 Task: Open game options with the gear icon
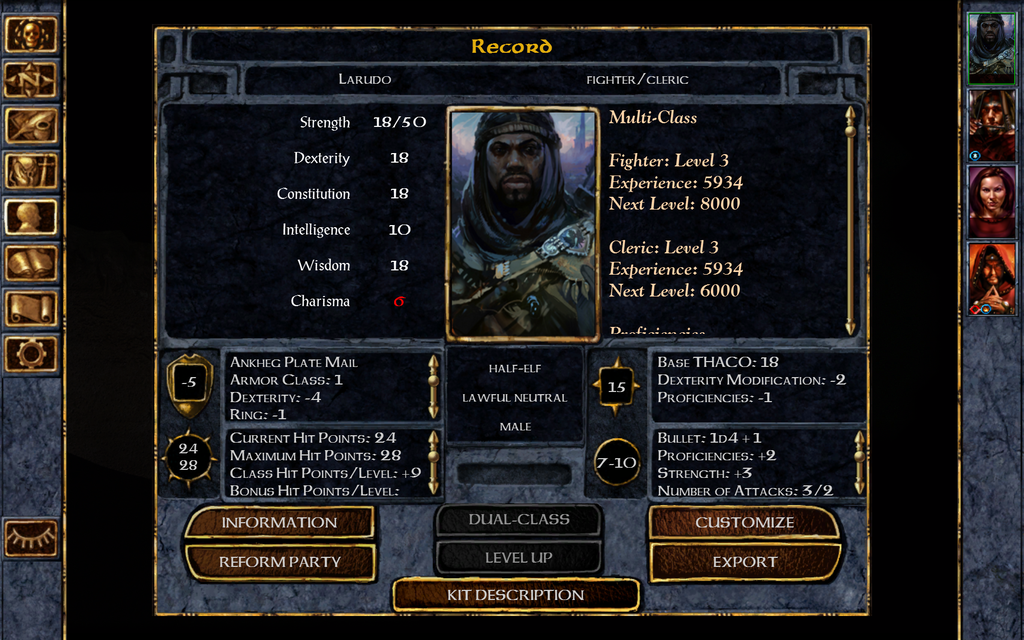point(31,353)
